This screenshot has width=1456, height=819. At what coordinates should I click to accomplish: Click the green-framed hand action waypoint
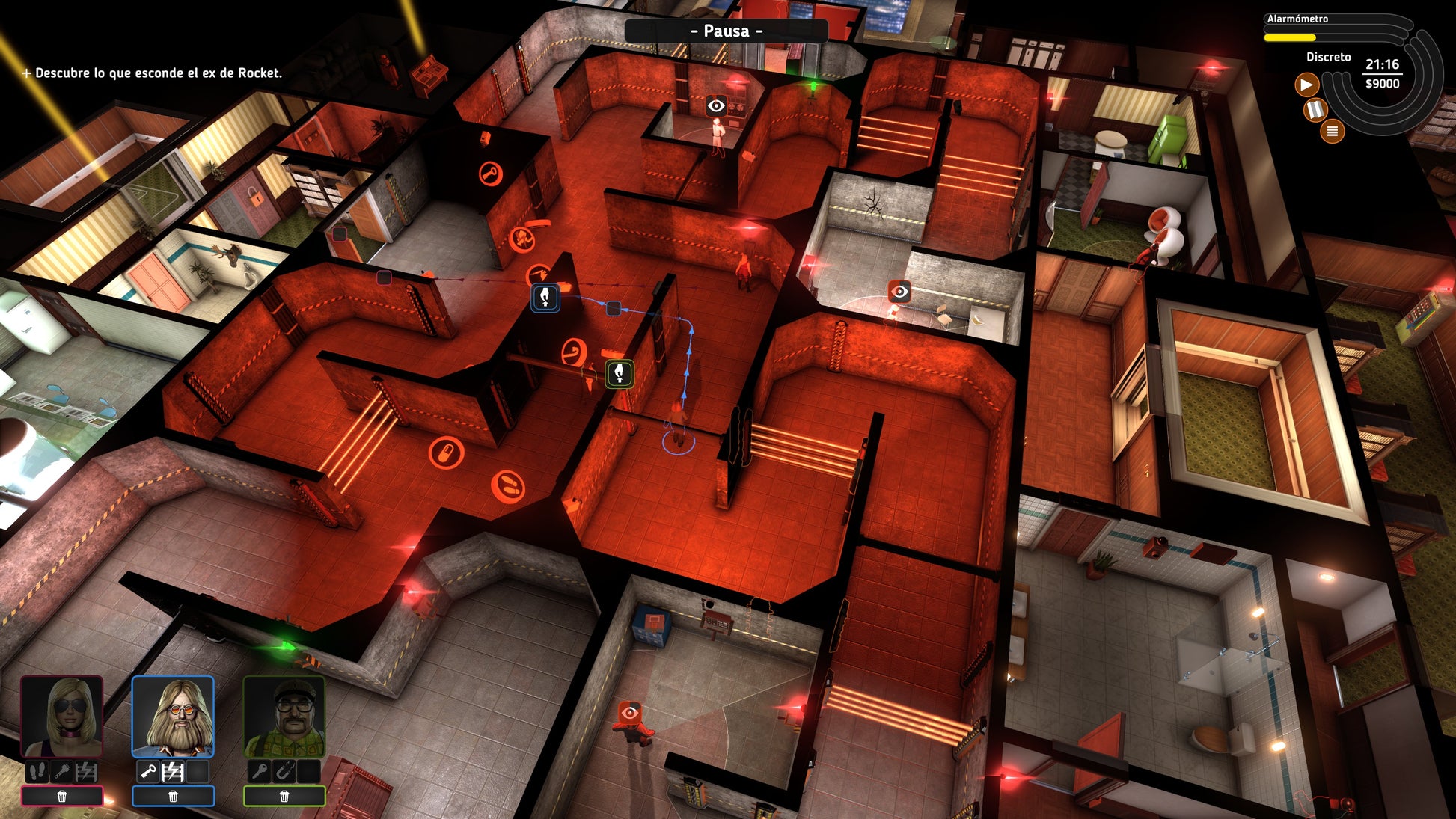pyautogui.click(x=619, y=373)
